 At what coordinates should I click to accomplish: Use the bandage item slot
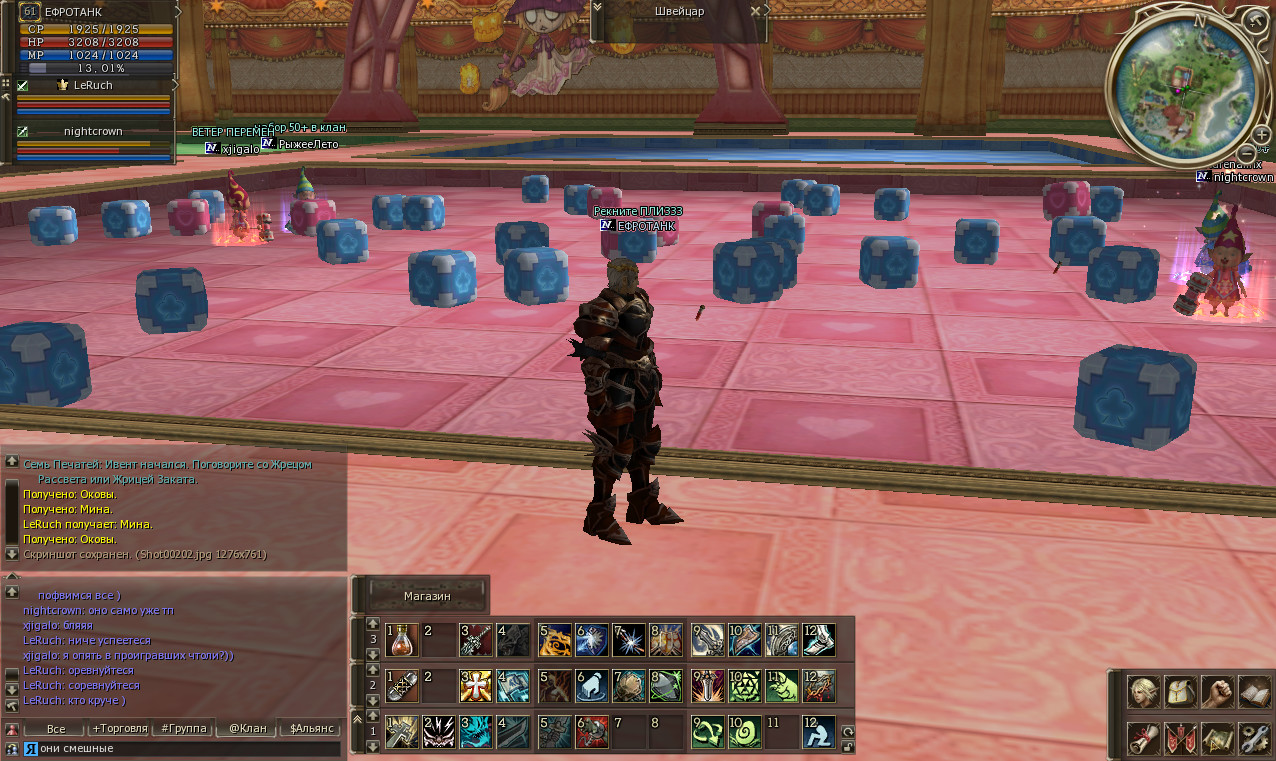click(402, 685)
